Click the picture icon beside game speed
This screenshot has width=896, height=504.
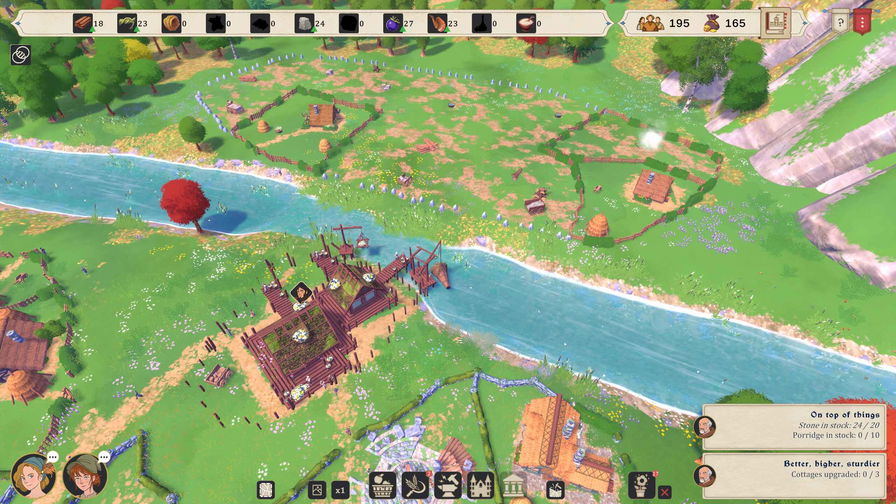coord(317,490)
